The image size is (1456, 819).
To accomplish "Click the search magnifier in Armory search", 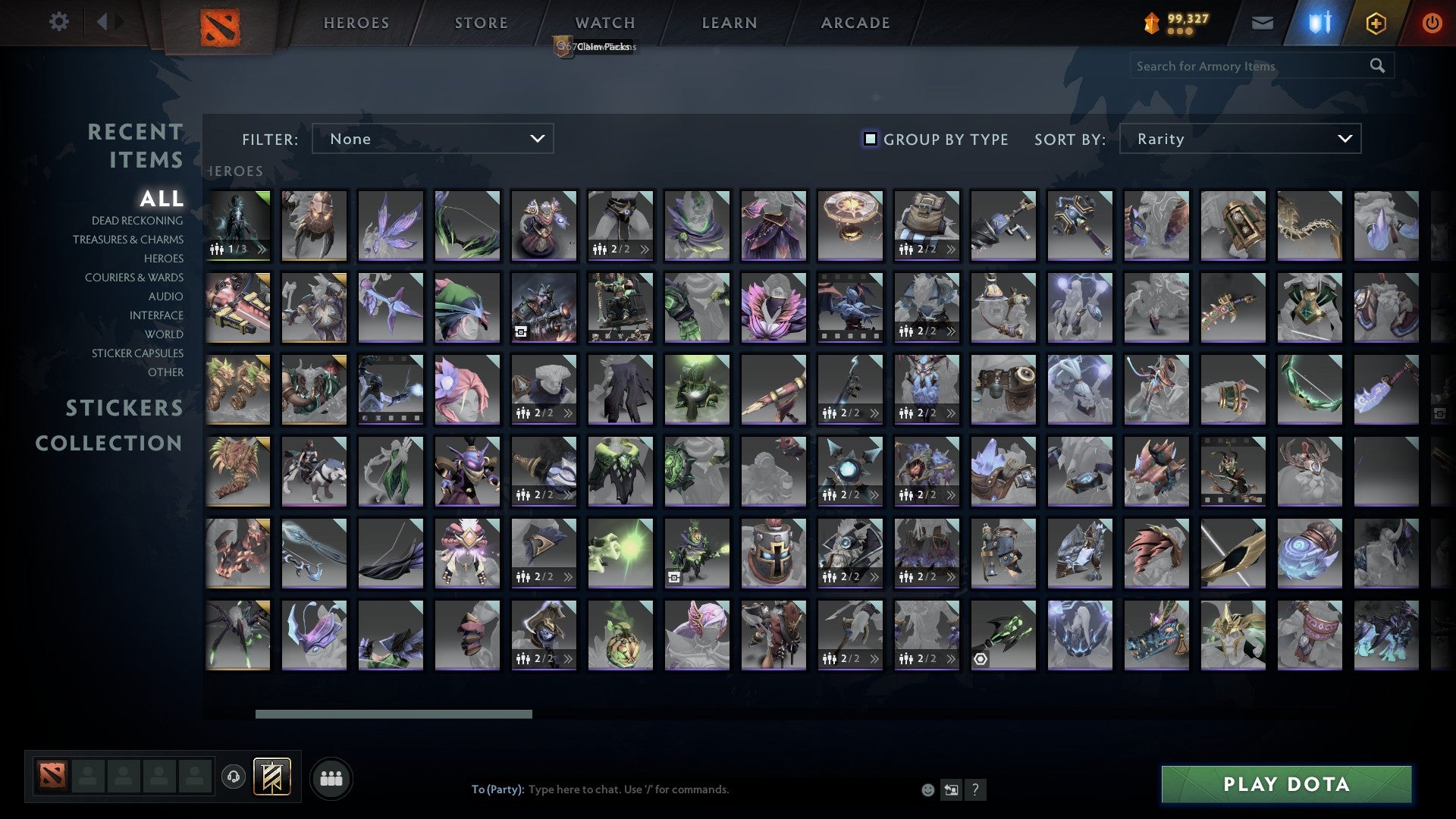I will [x=1377, y=66].
